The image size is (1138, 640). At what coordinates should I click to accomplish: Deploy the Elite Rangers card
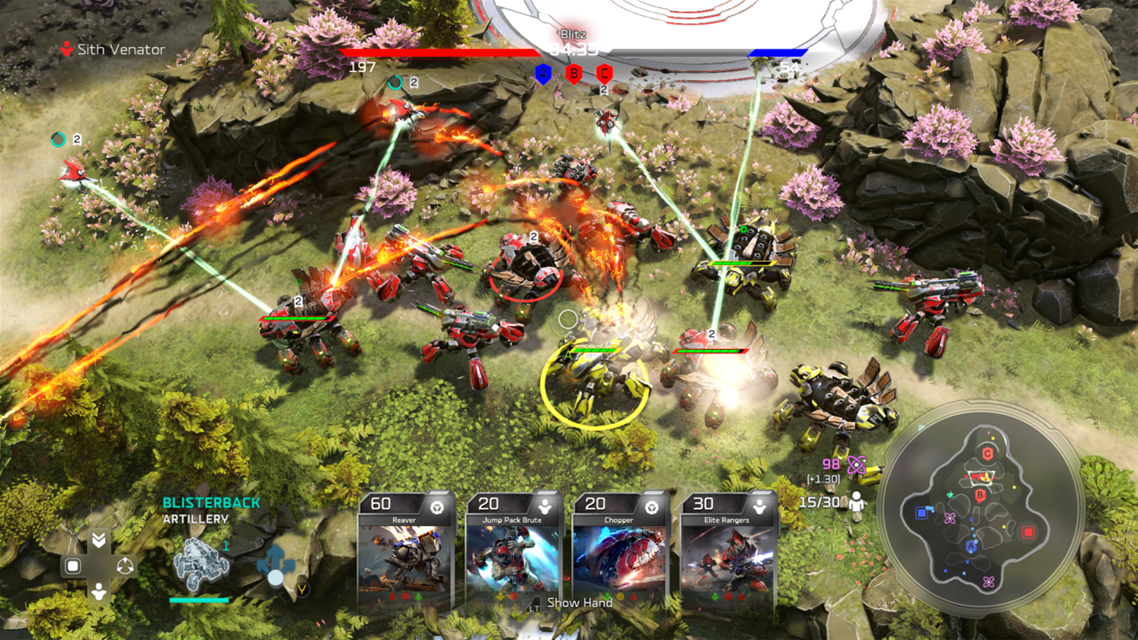(x=728, y=550)
